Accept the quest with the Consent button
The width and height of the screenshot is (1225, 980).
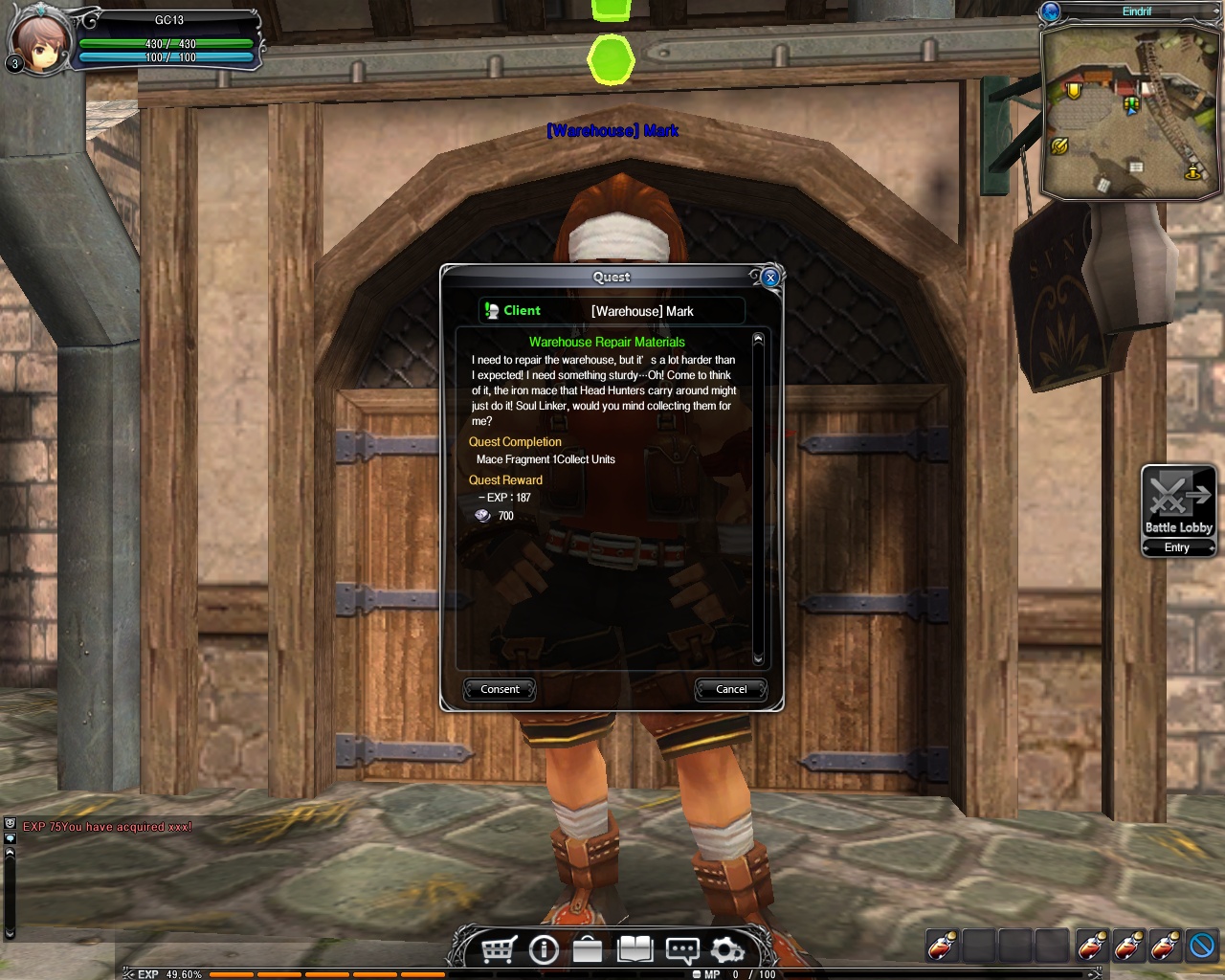(500, 689)
